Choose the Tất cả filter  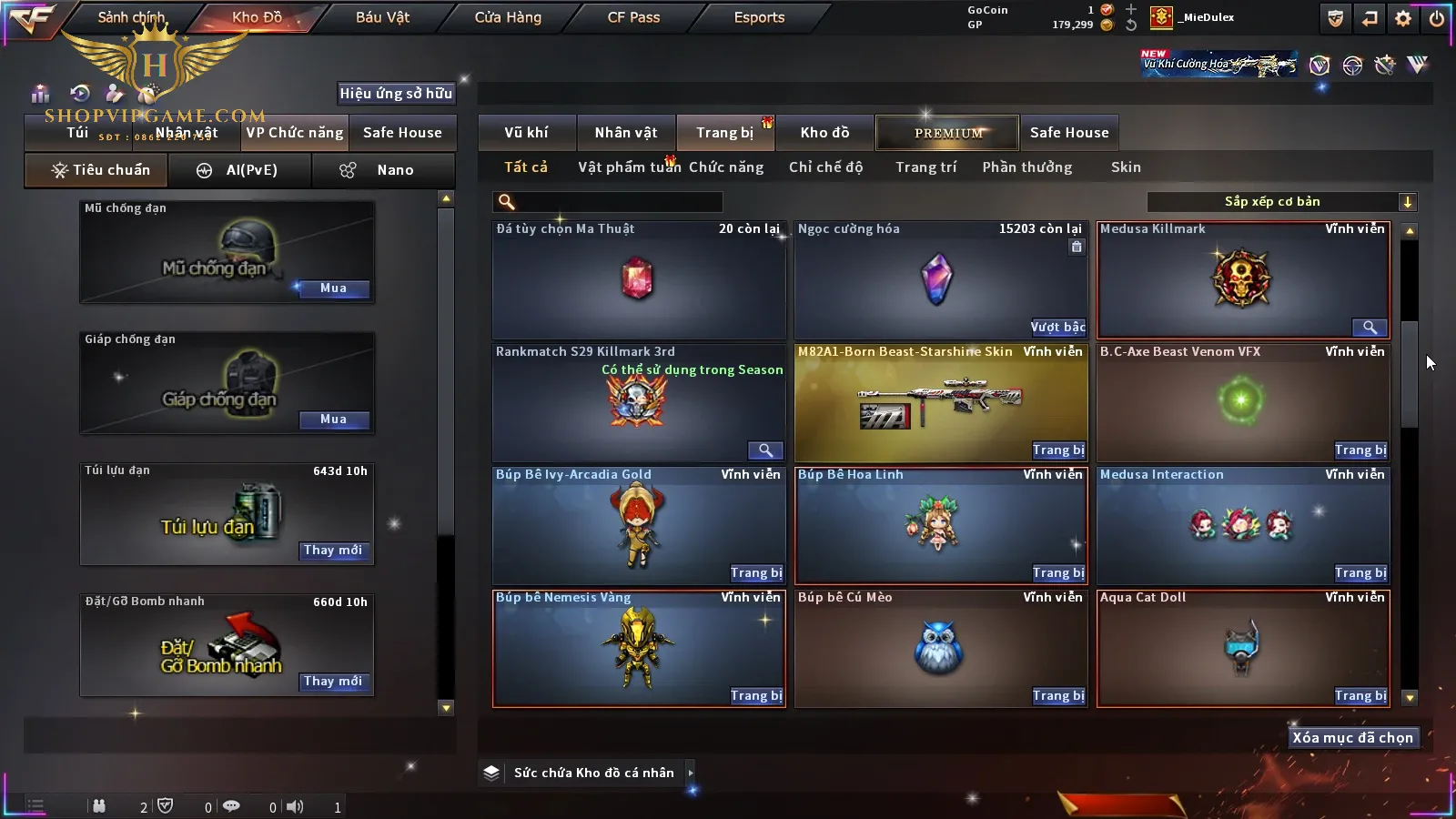tap(526, 167)
